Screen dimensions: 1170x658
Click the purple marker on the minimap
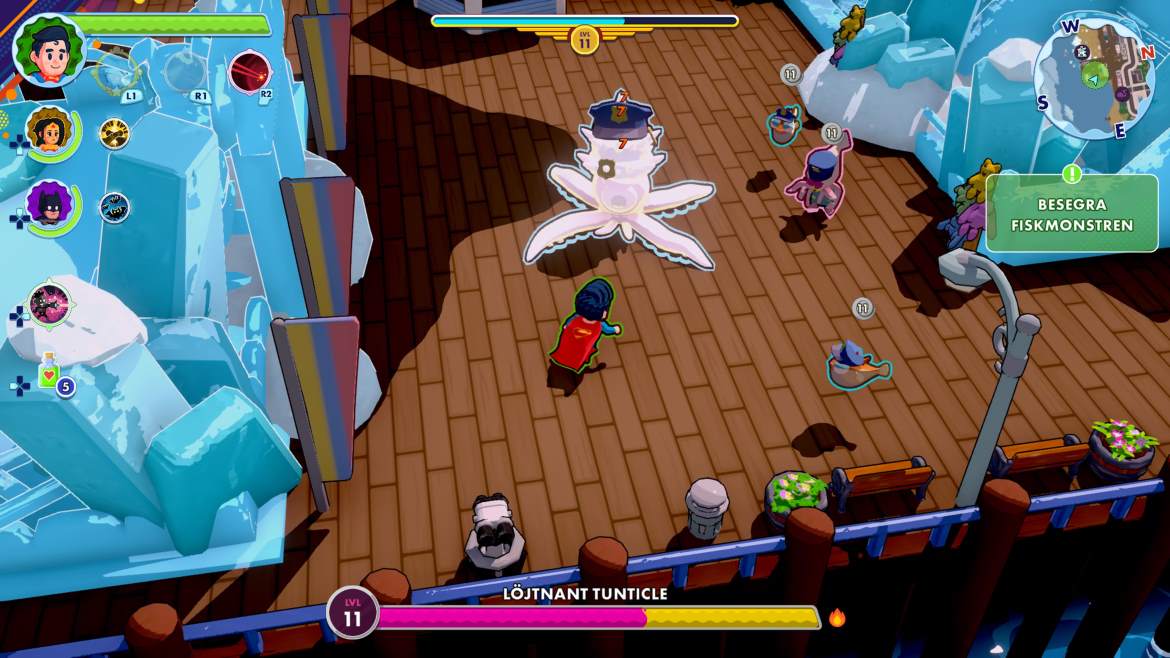[x=1122, y=95]
